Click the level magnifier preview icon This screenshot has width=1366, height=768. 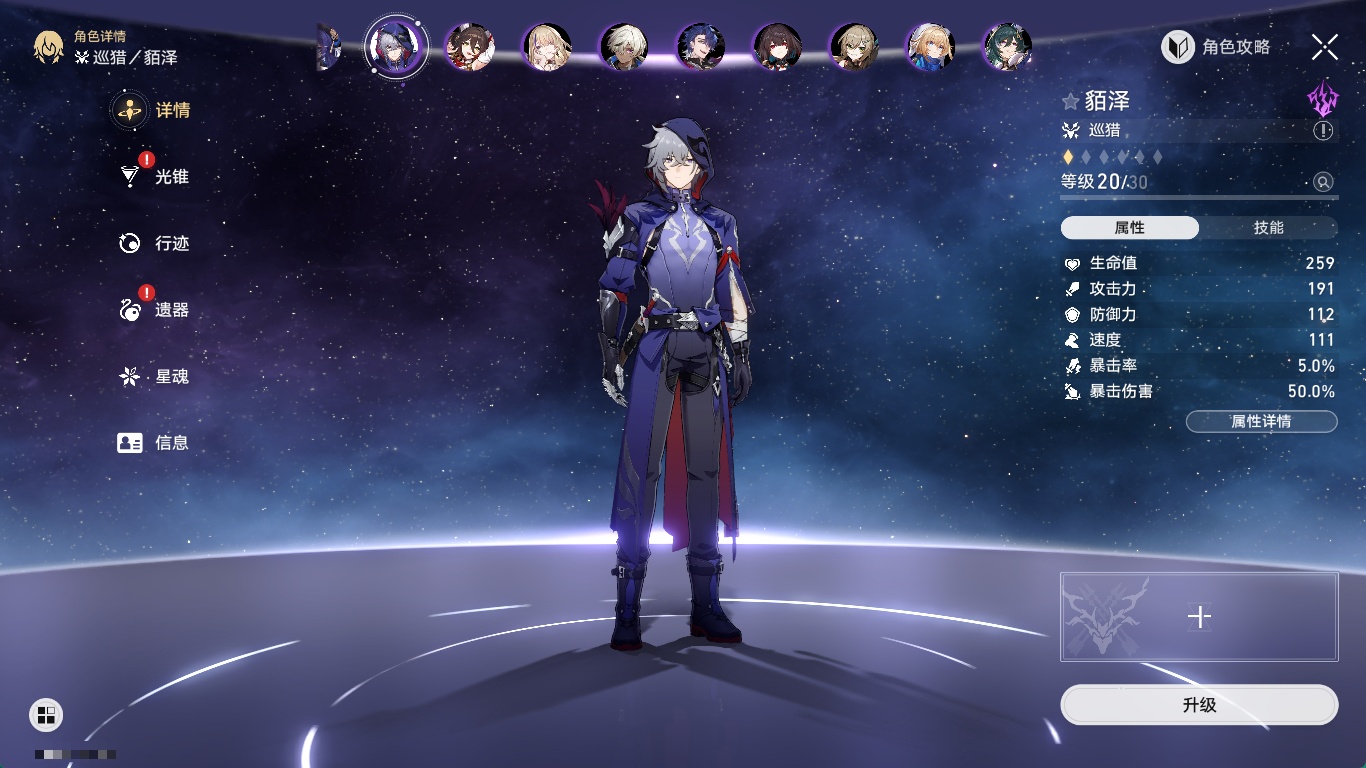pyautogui.click(x=1323, y=182)
